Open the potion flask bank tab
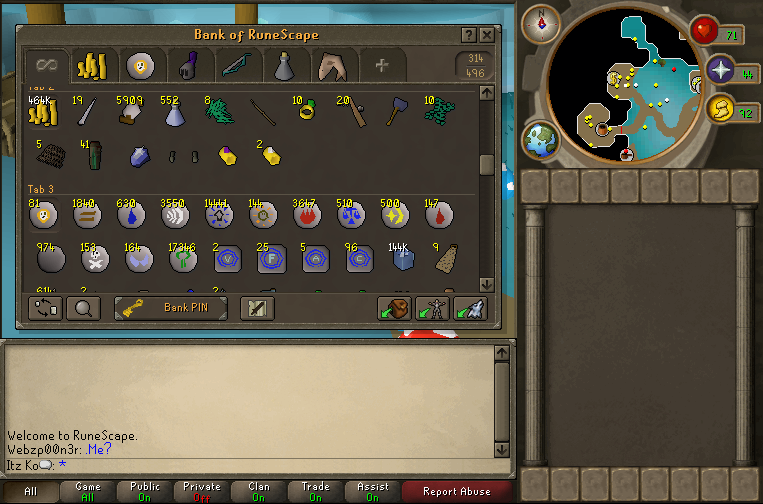 [282, 67]
